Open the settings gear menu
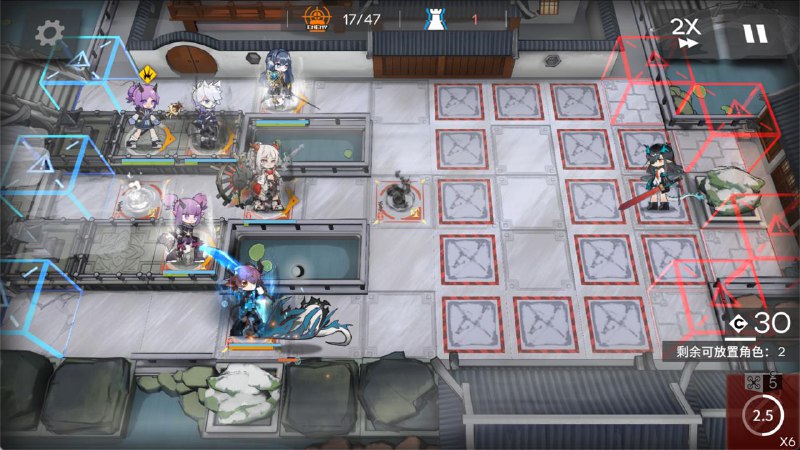 click(49, 32)
